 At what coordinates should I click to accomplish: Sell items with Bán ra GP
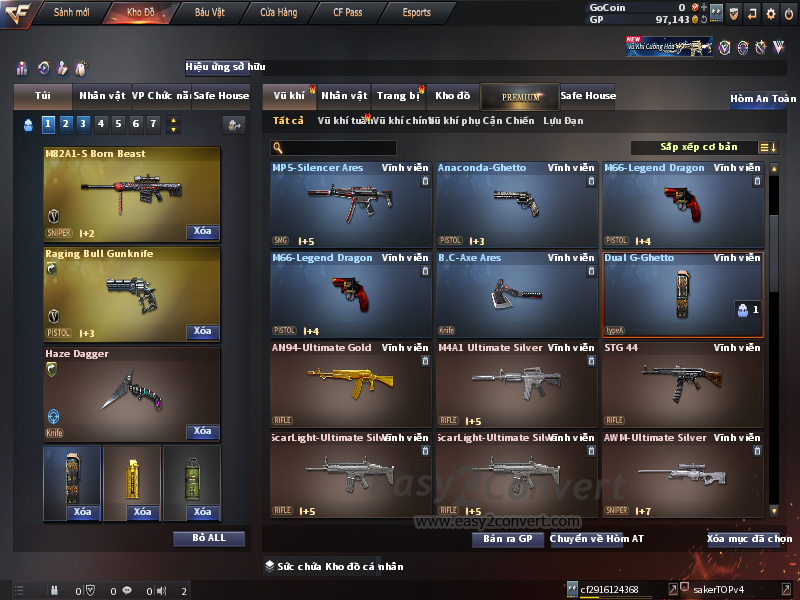point(507,539)
